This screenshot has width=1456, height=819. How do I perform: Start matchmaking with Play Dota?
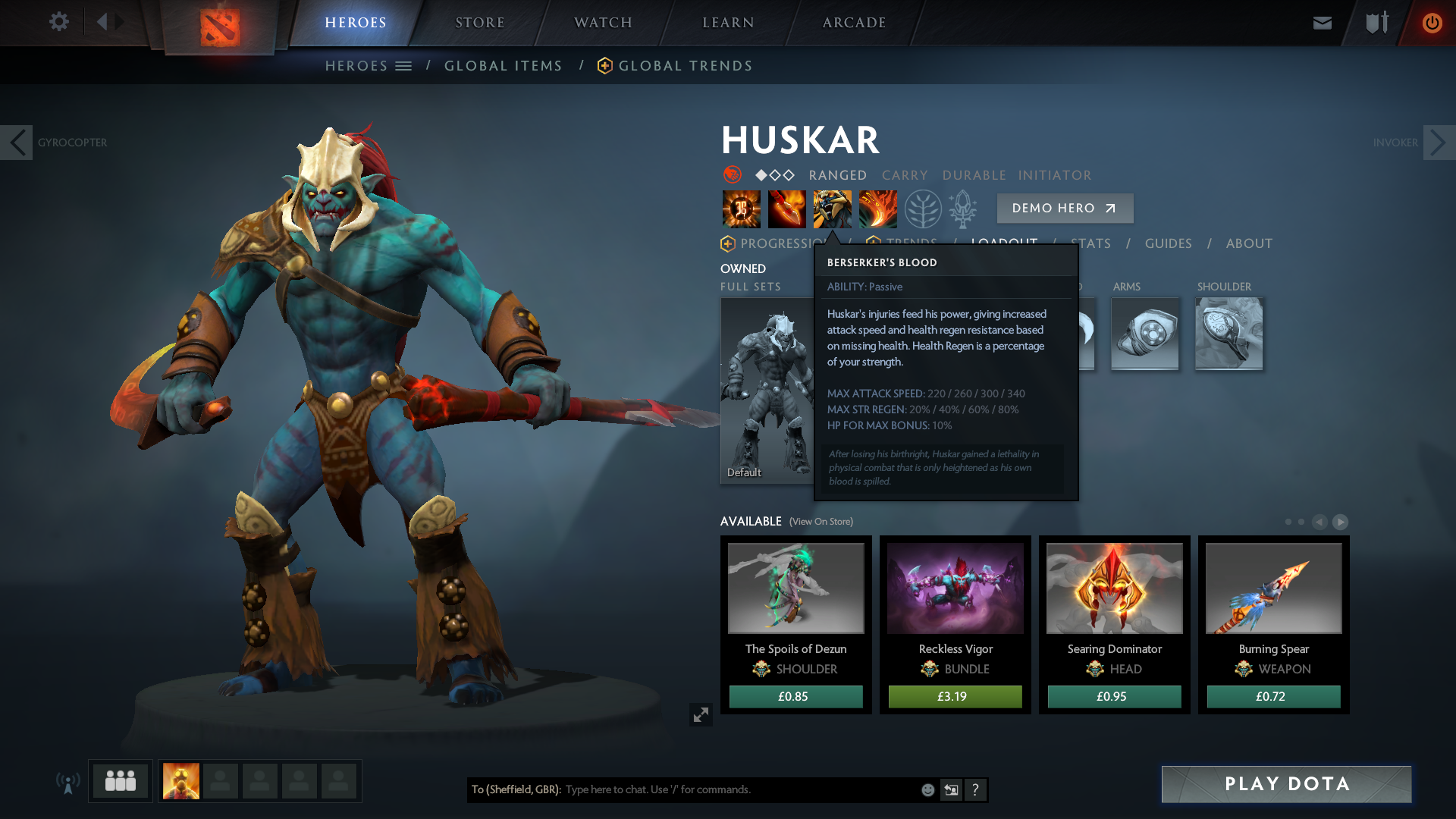[1286, 784]
